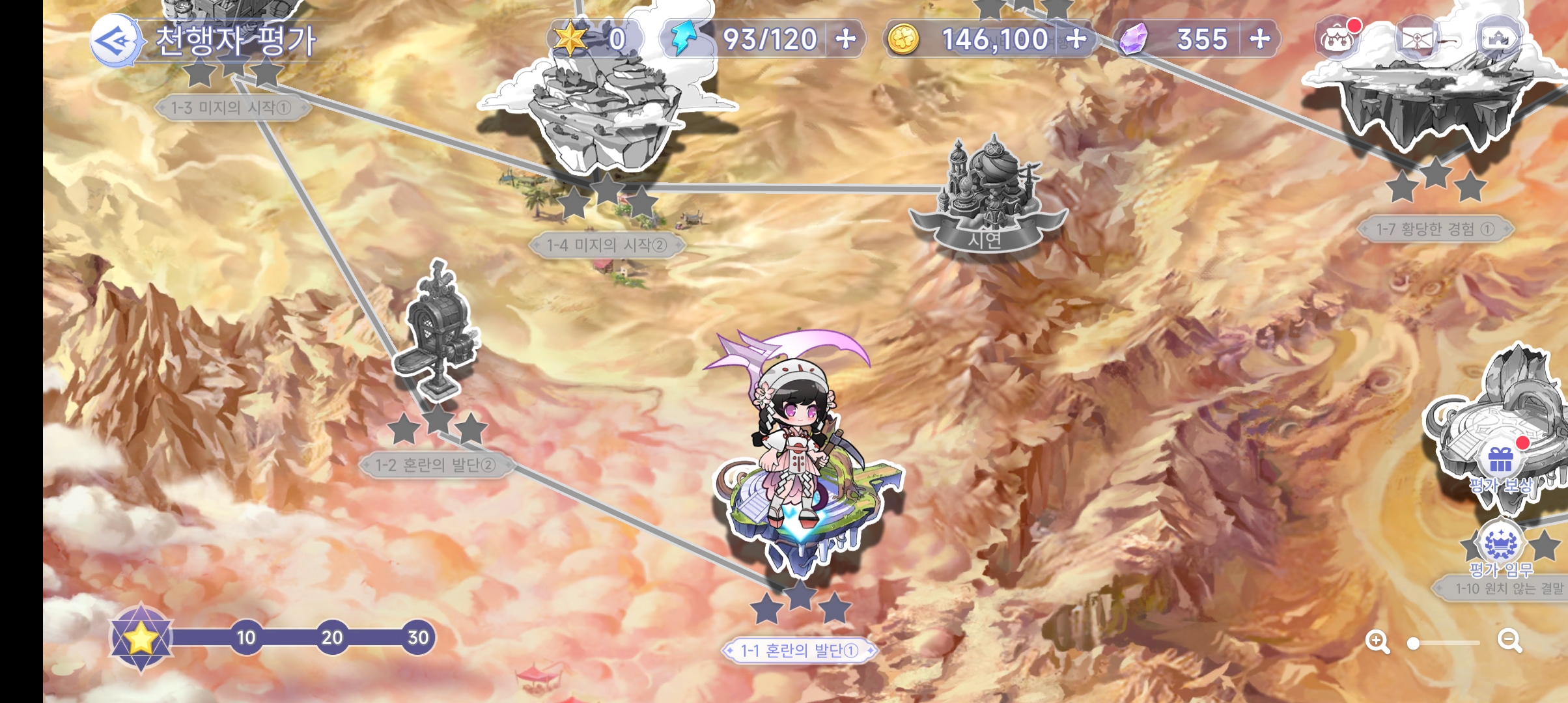Click the map zoom slider handle

point(1413,643)
